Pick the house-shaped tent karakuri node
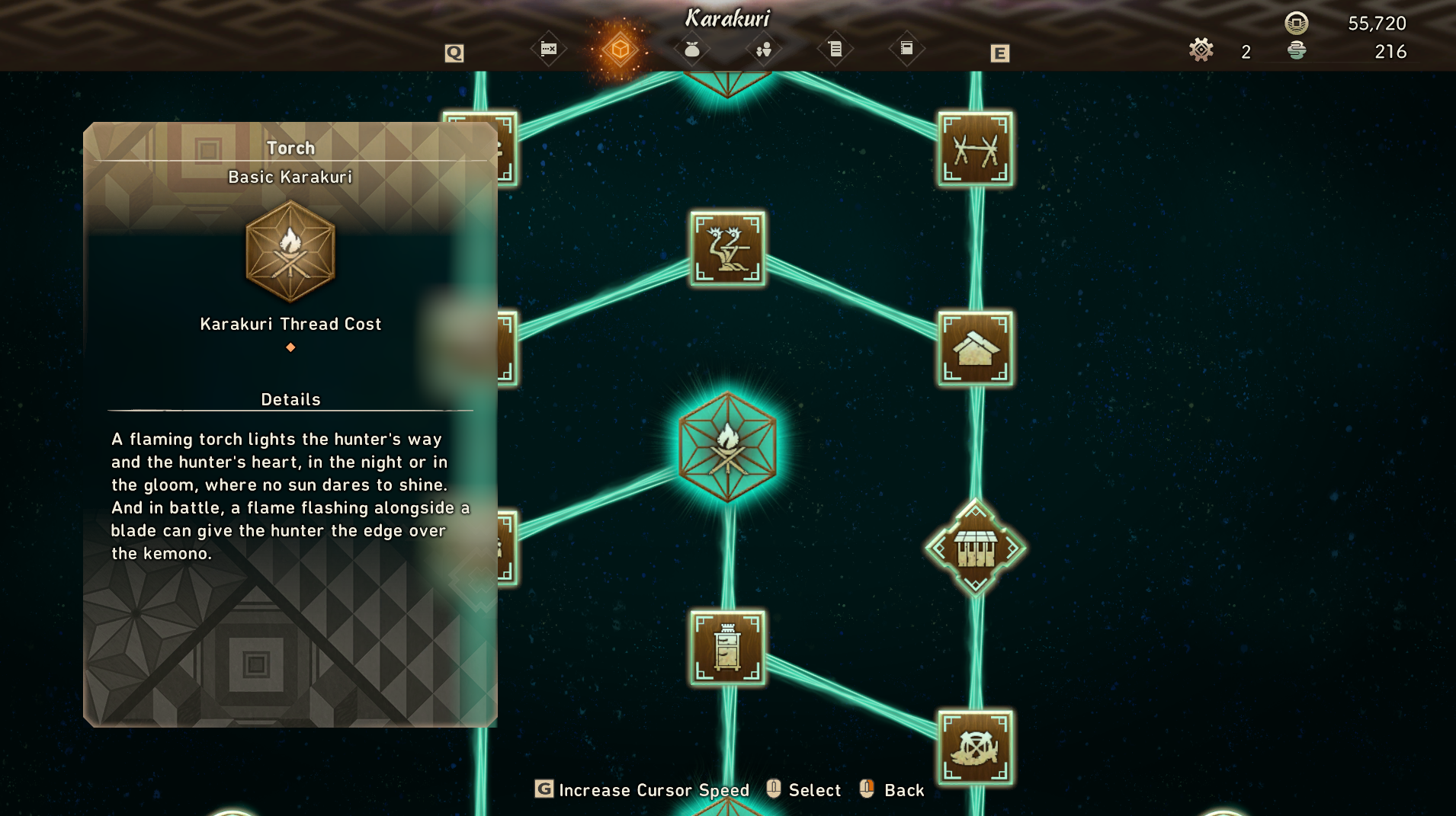1456x816 pixels. point(975,349)
